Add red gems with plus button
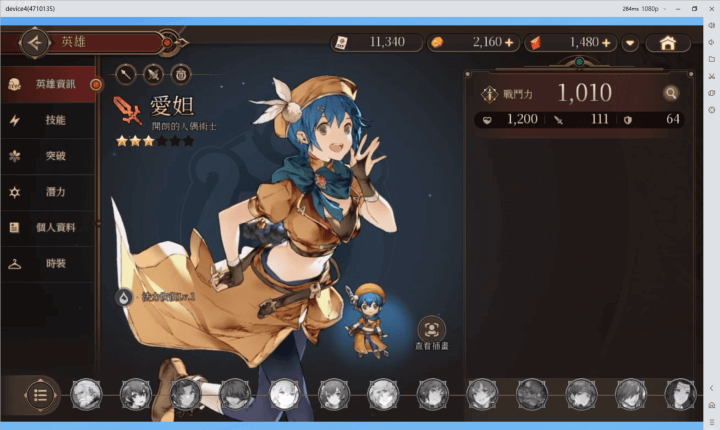This screenshot has height=430, width=720. [x=606, y=43]
